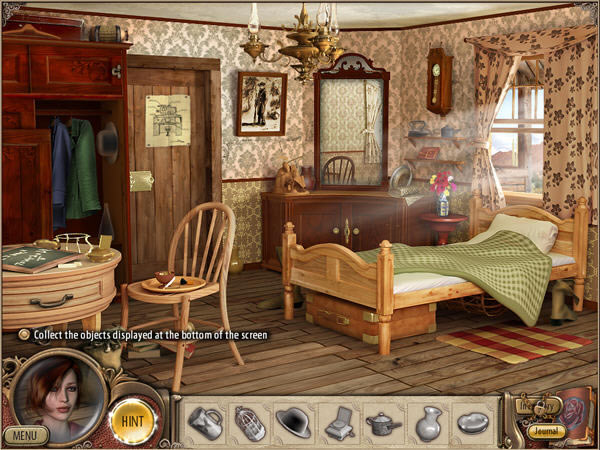
Task: Click the locked Inventory button
Action: pyautogui.click(x=534, y=407)
